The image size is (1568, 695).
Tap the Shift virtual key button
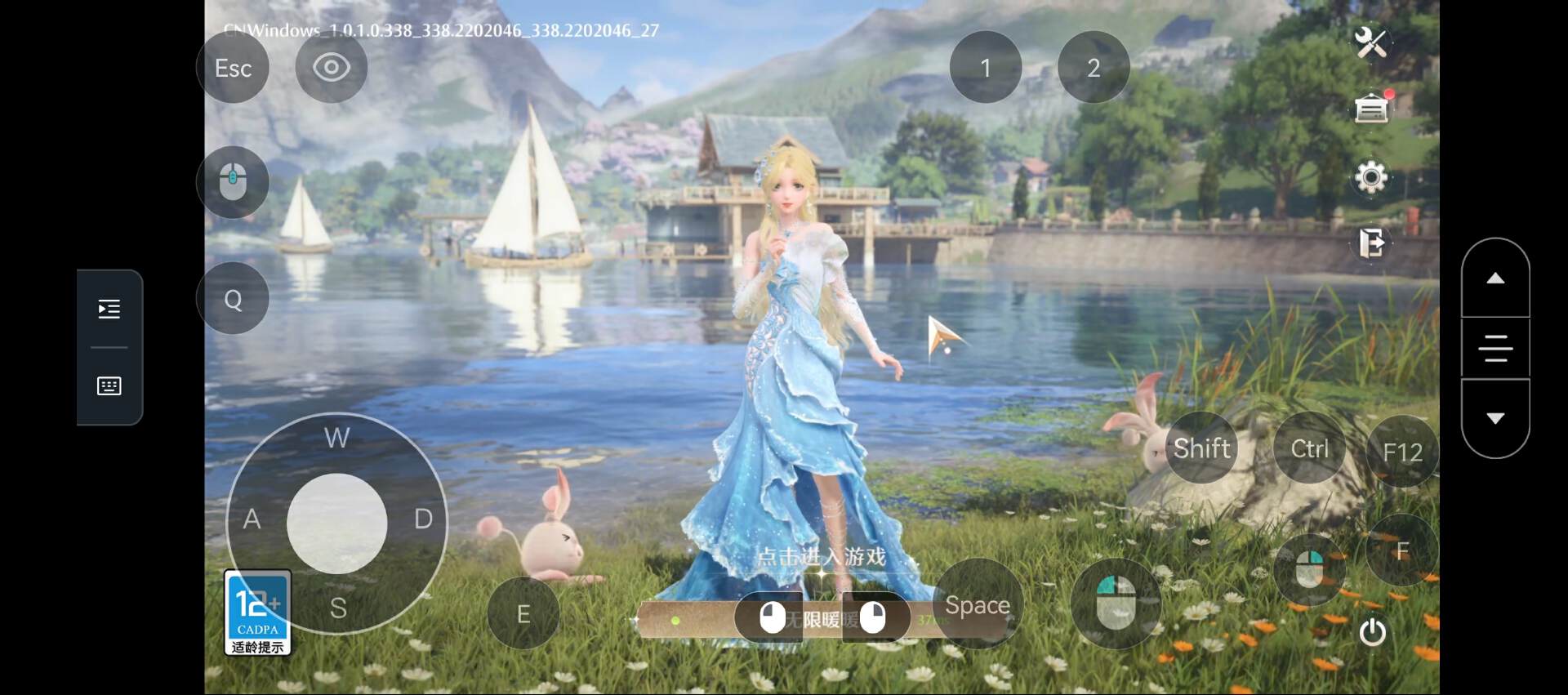(x=1201, y=448)
